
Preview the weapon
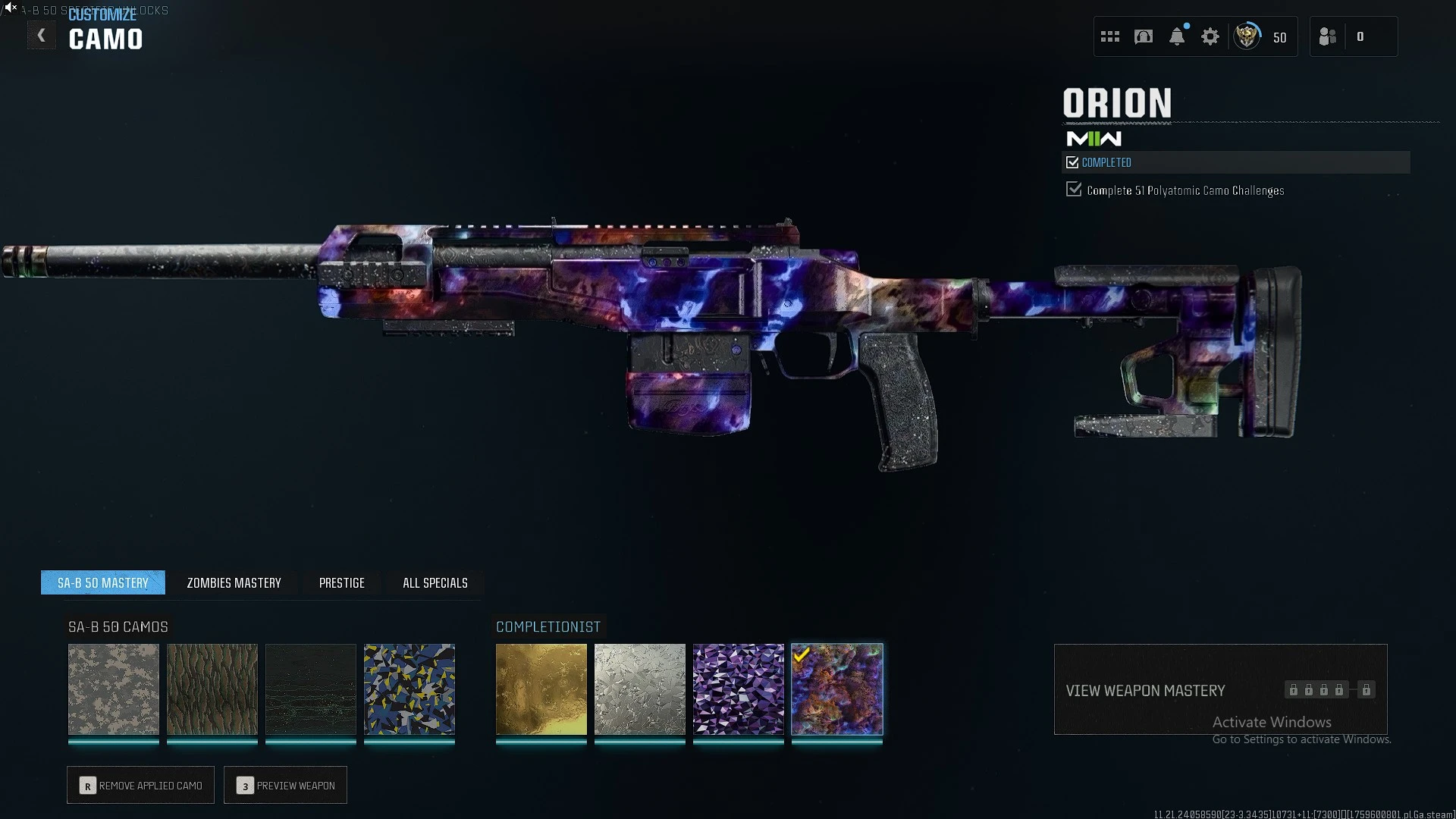click(x=286, y=786)
